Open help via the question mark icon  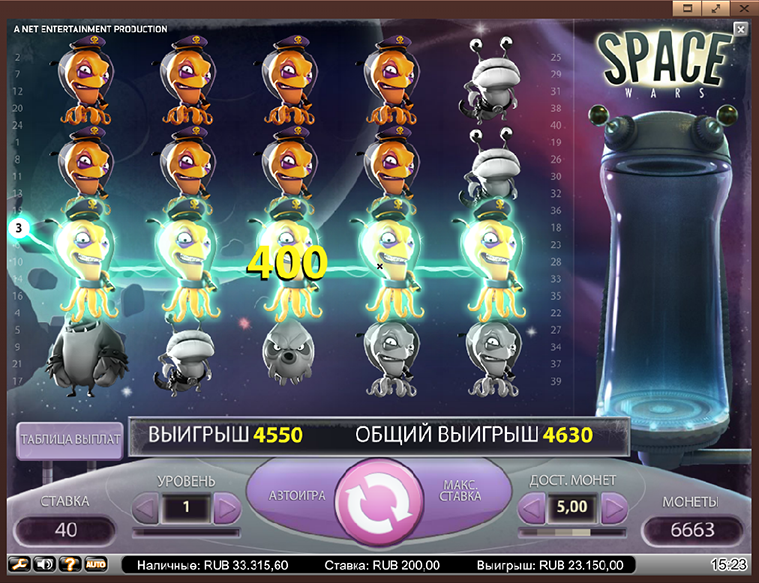(69, 565)
